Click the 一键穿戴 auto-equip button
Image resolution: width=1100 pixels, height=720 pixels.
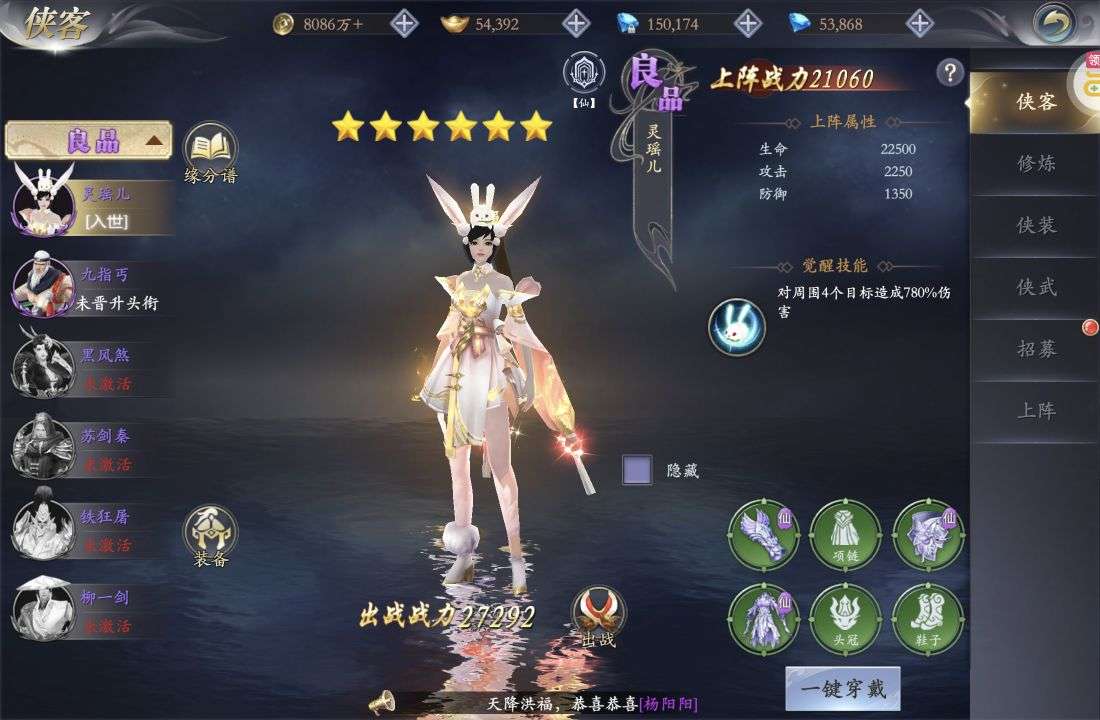click(842, 689)
